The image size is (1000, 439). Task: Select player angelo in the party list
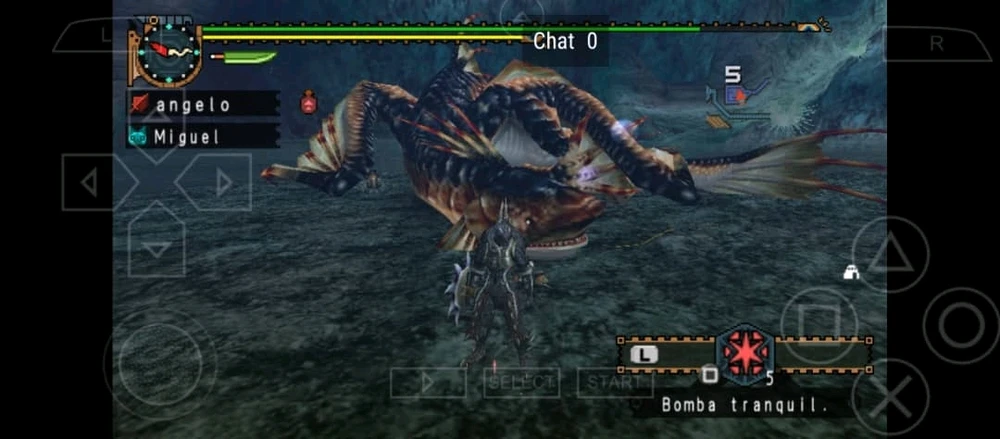tap(202, 104)
